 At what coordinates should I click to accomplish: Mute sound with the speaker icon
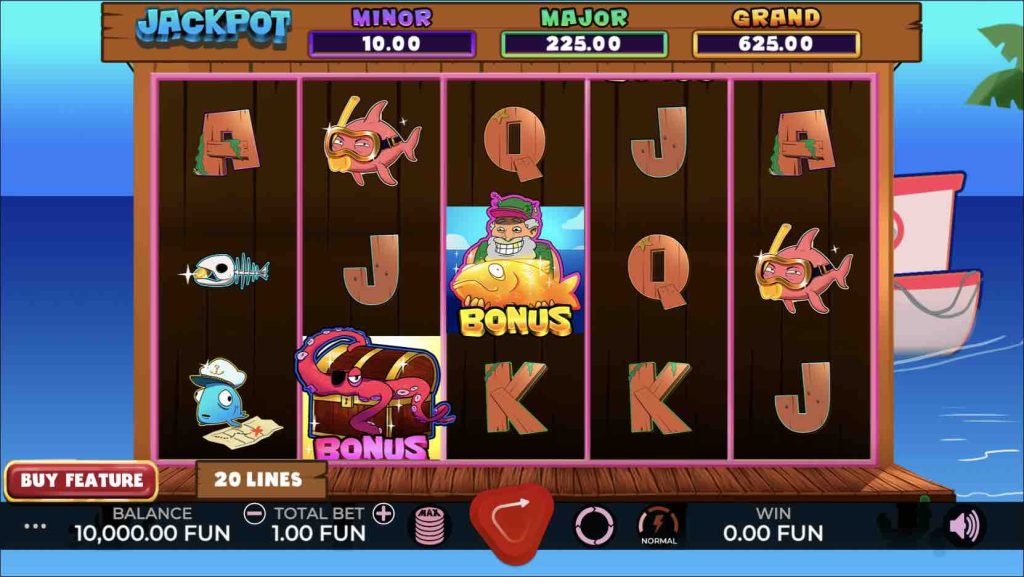[x=964, y=526]
